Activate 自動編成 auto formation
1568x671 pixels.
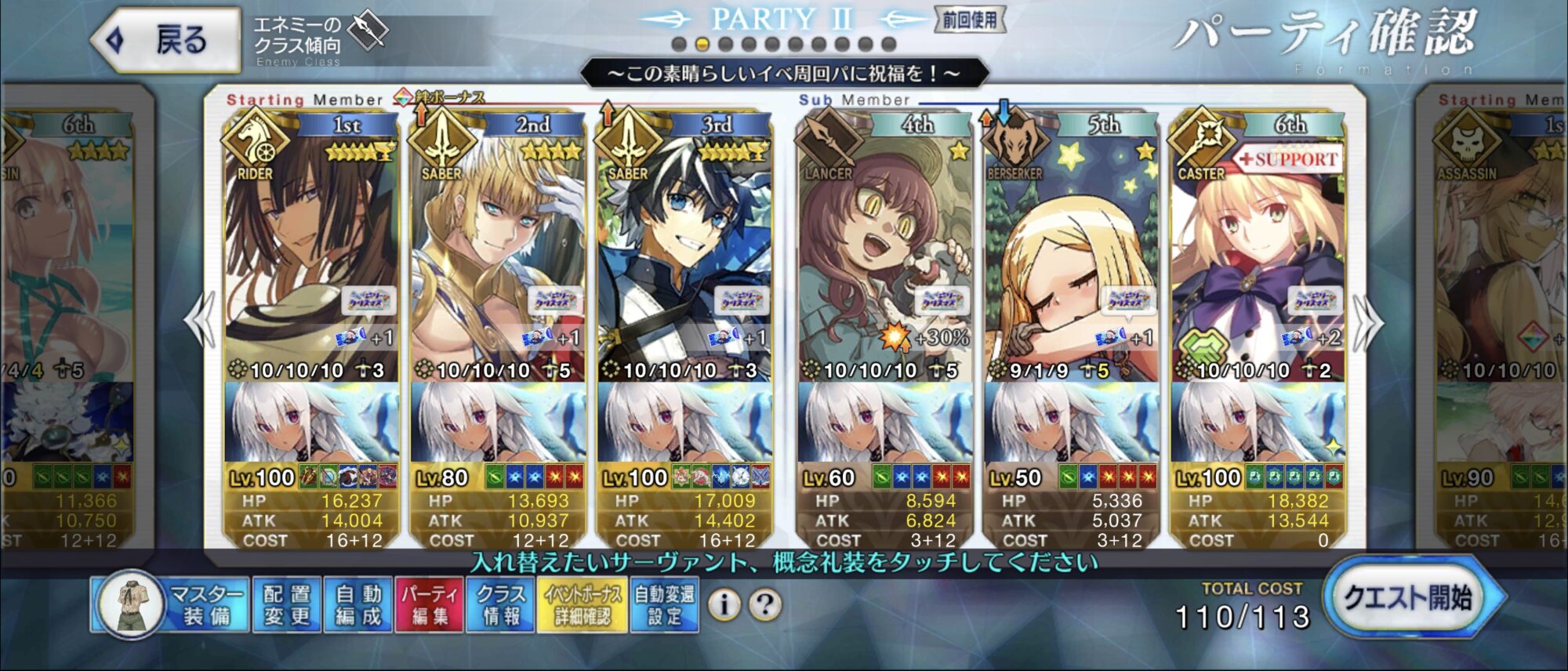click(x=358, y=604)
